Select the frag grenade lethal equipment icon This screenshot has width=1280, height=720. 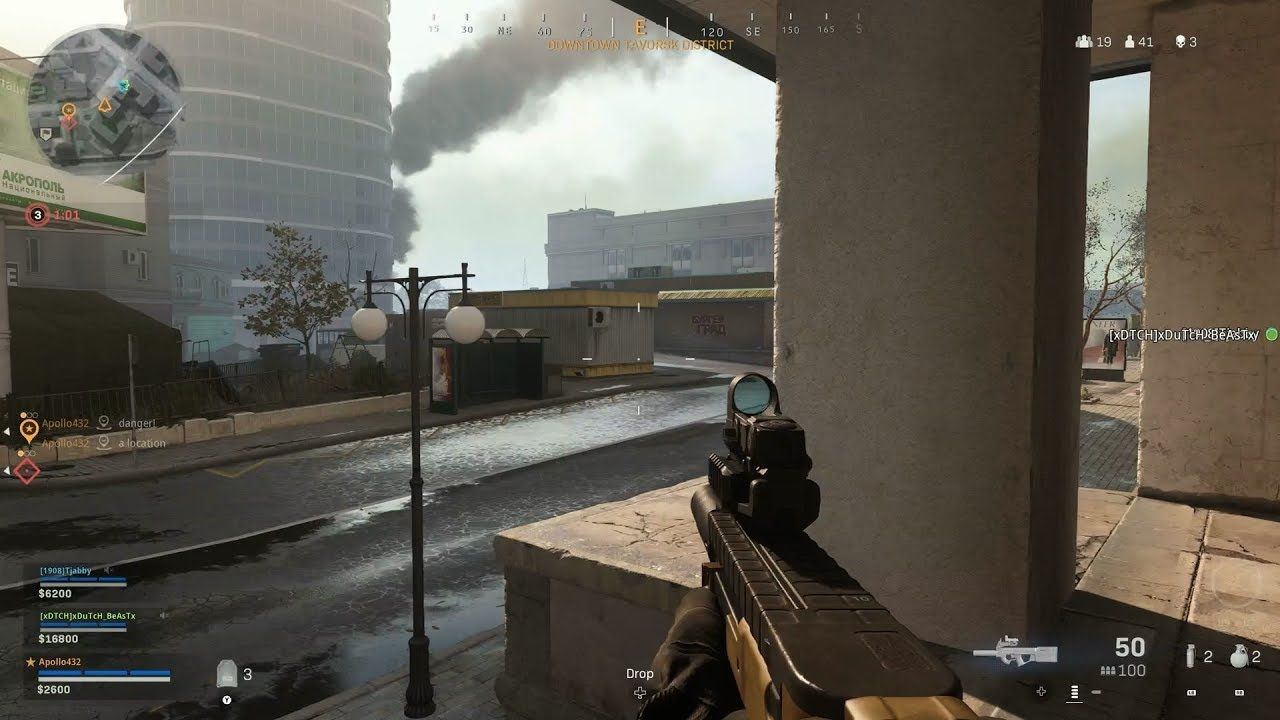tap(1238, 656)
